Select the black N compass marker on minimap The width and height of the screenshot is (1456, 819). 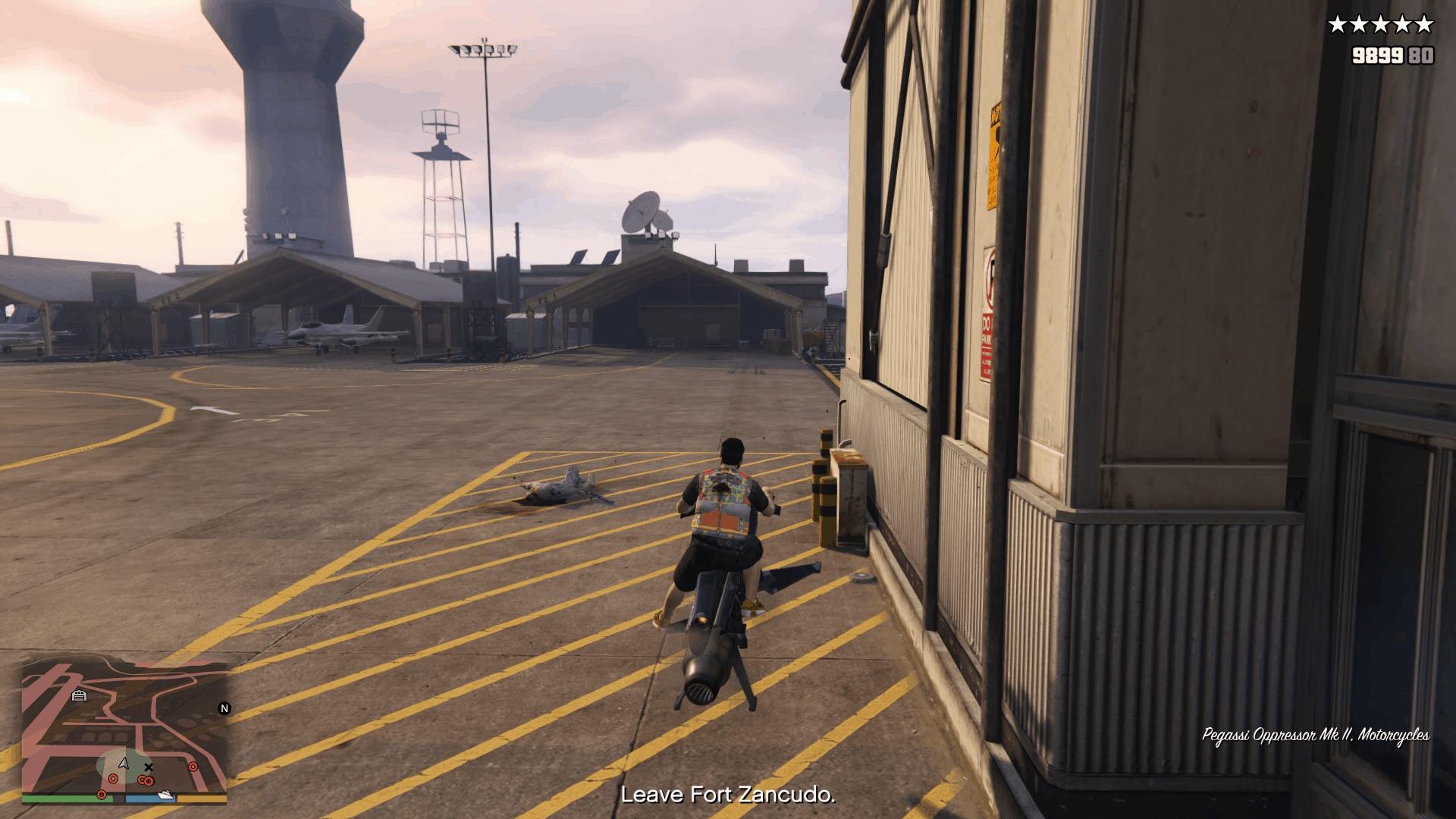[224, 708]
